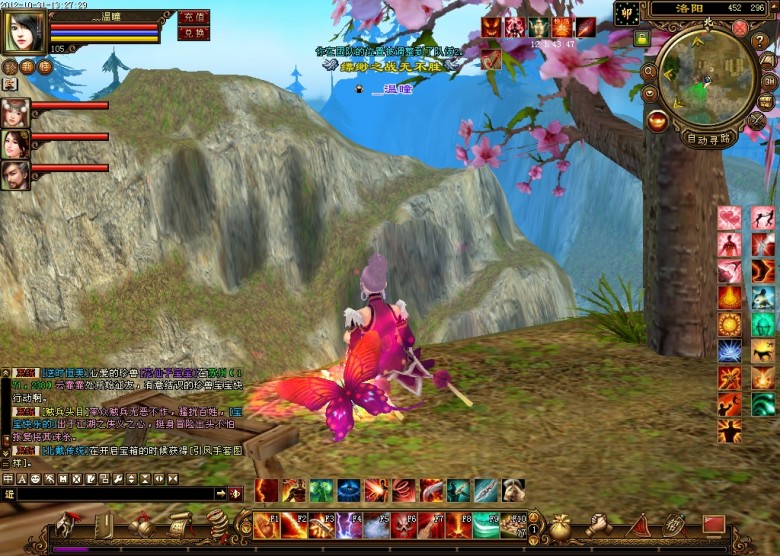Select the bearded party member portrait
The width and height of the screenshot is (780, 556).
tap(15, 175)
